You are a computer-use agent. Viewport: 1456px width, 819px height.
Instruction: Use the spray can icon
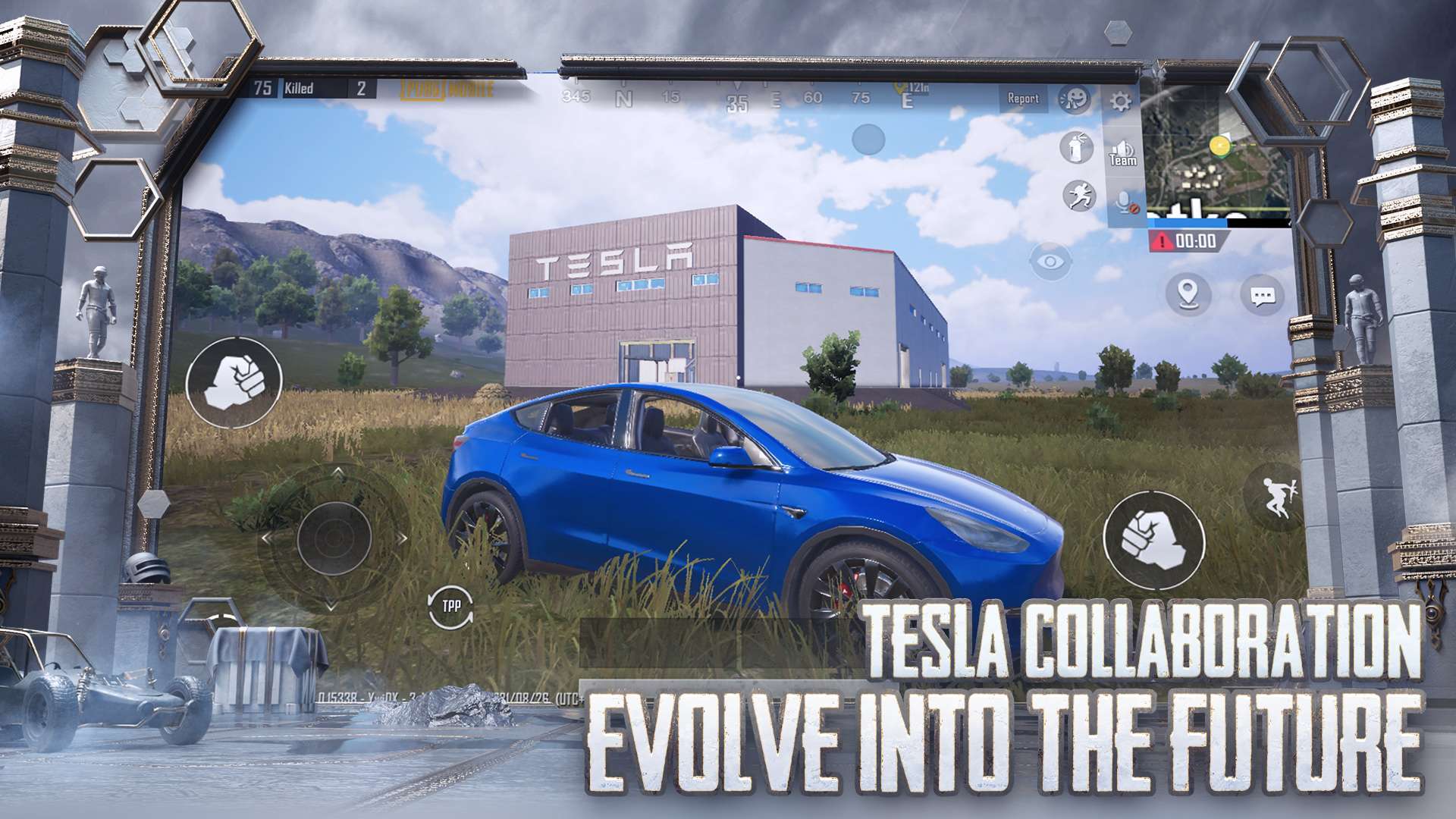click(x=1076, y=147)
